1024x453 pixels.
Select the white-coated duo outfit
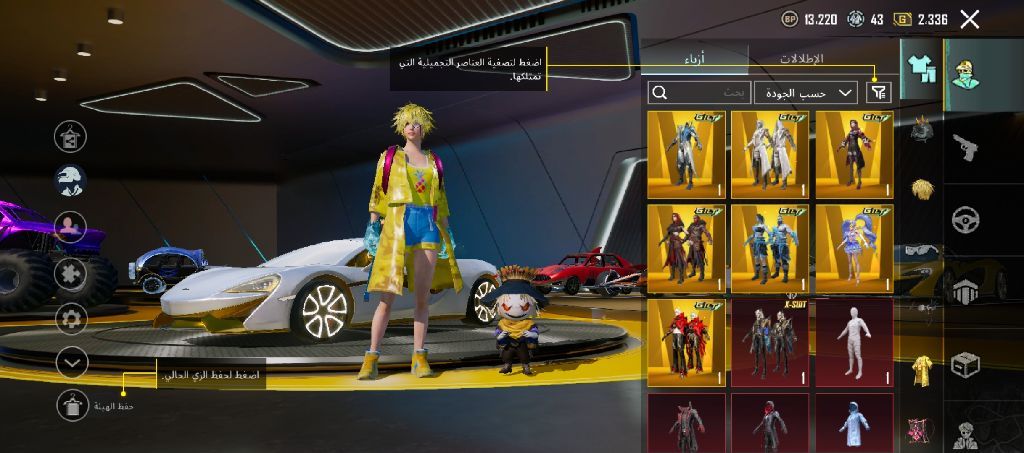pos(769,154)
